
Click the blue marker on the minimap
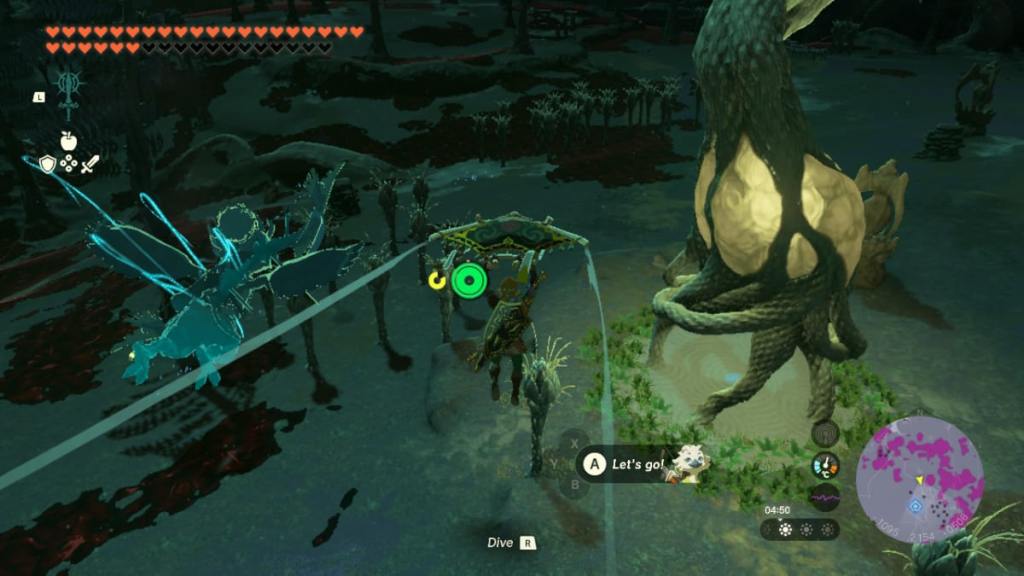914,506
